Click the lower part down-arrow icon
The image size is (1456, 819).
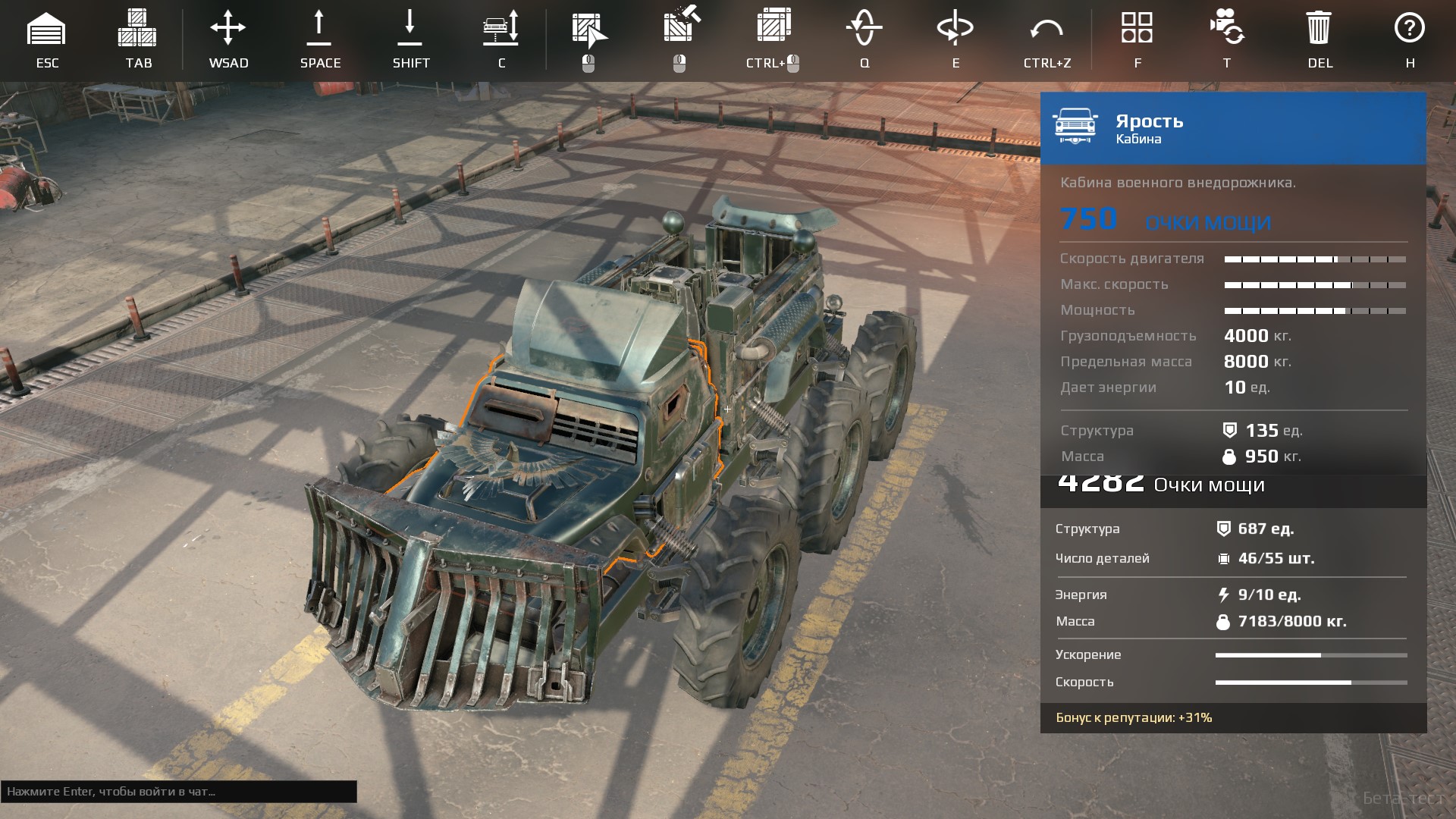[410, 27]
